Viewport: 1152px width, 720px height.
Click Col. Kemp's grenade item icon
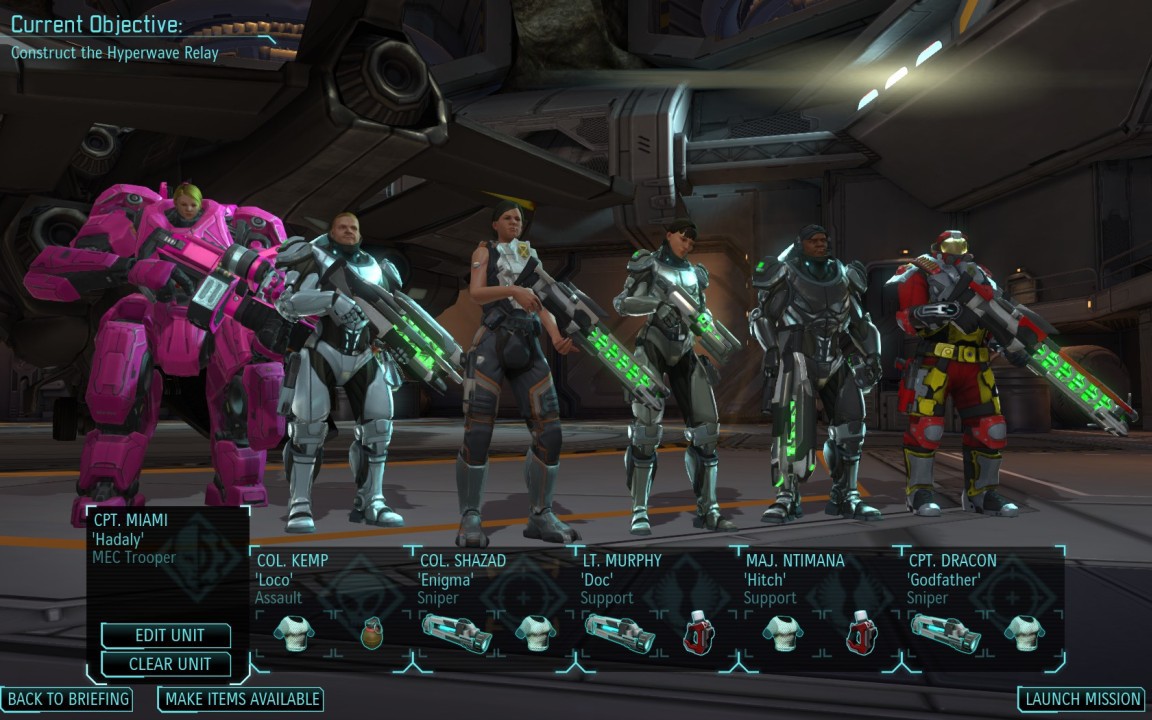tap(372, 634)
